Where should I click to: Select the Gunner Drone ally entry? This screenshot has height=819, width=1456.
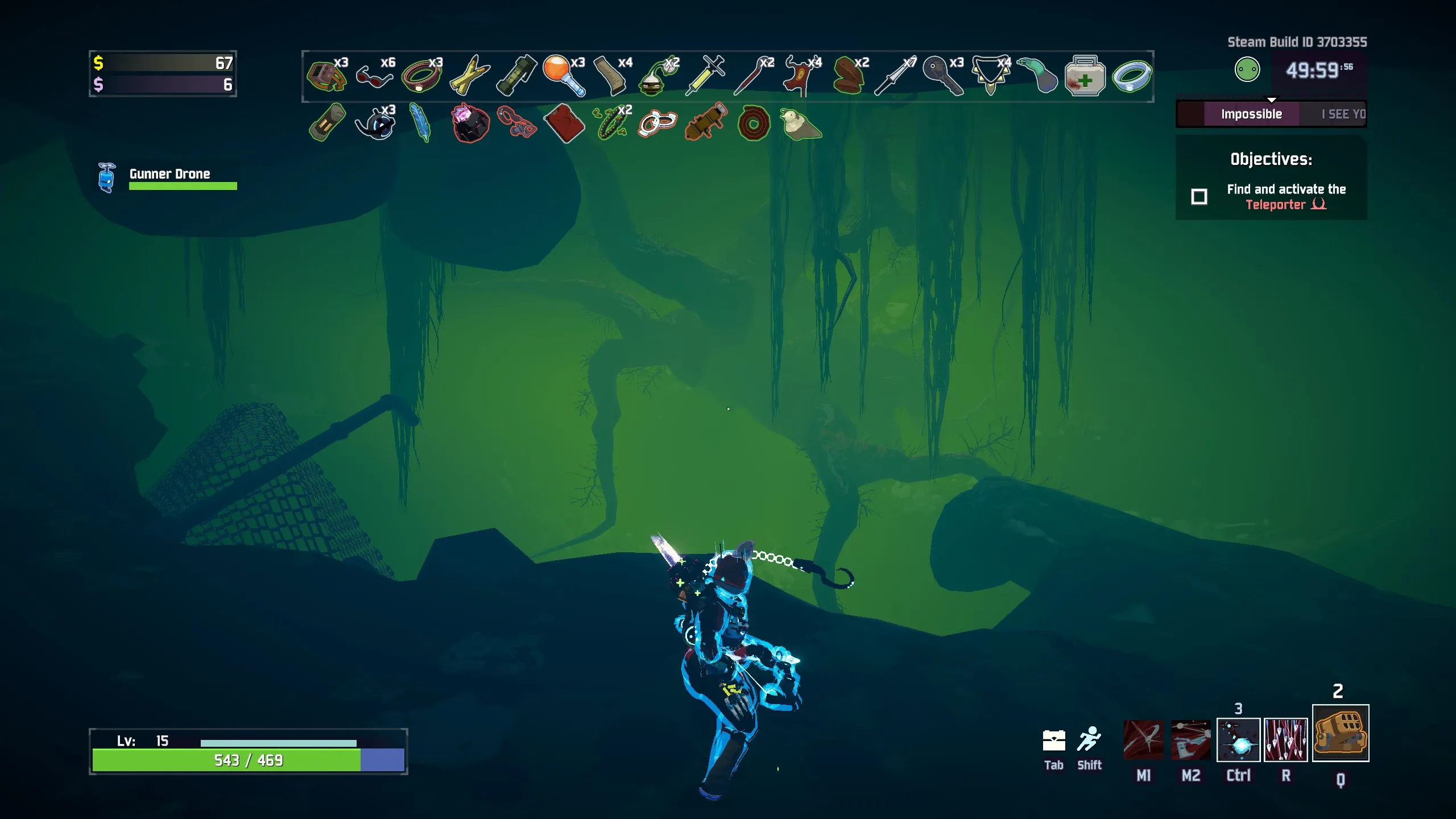coord(168,177)
